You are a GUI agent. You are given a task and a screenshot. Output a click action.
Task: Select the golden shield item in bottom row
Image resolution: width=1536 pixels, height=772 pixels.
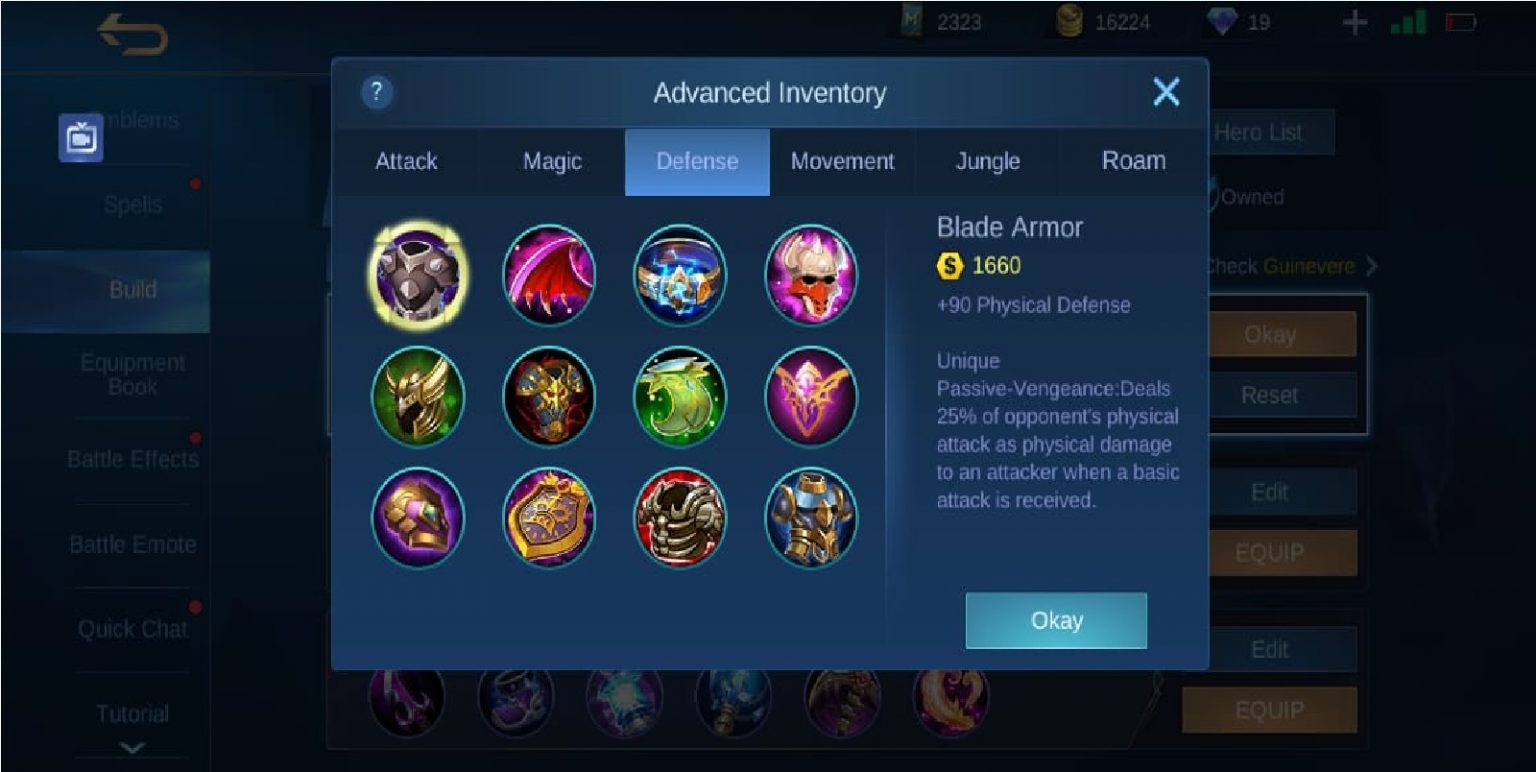549,517
